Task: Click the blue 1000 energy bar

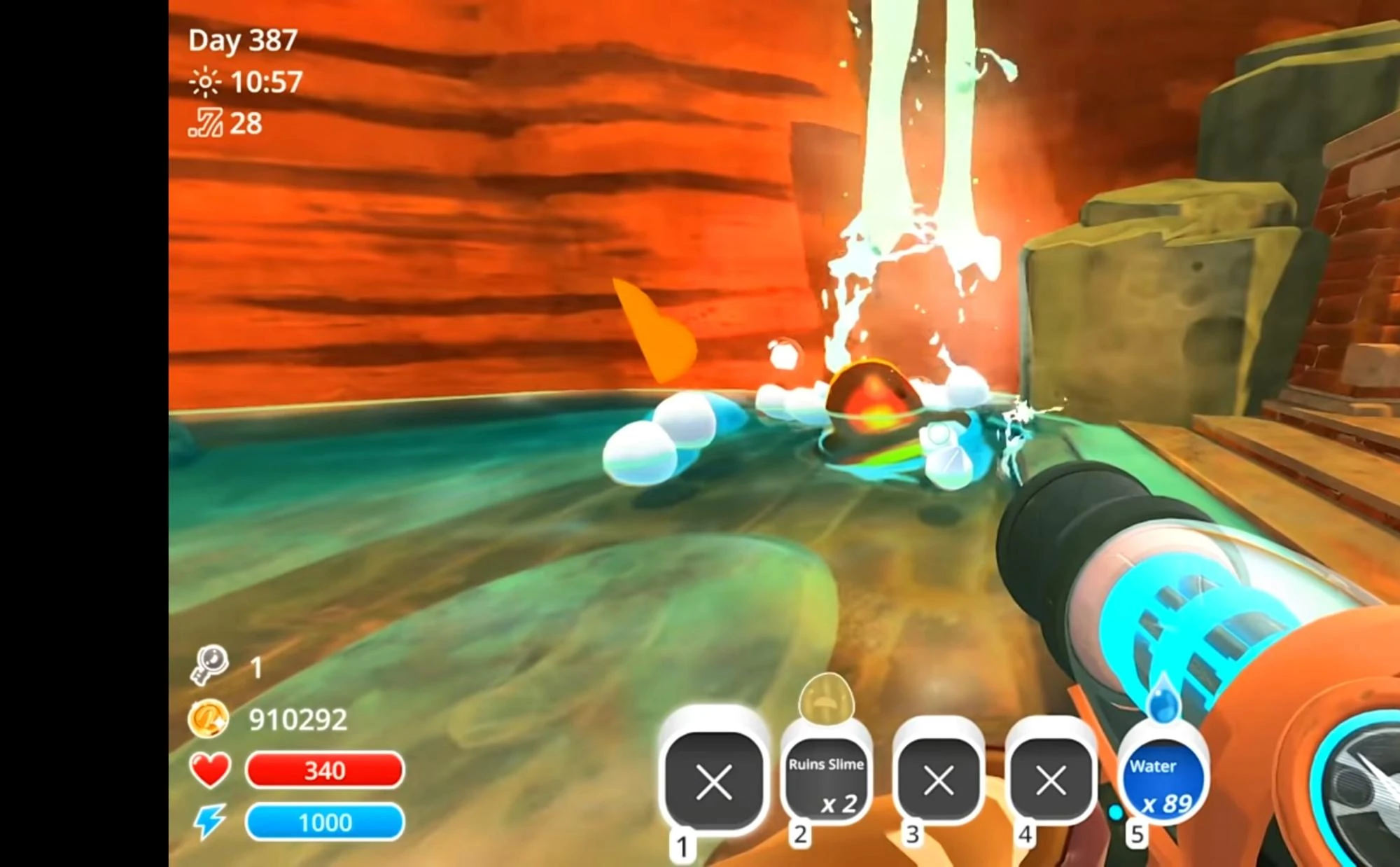Action: 324,821
